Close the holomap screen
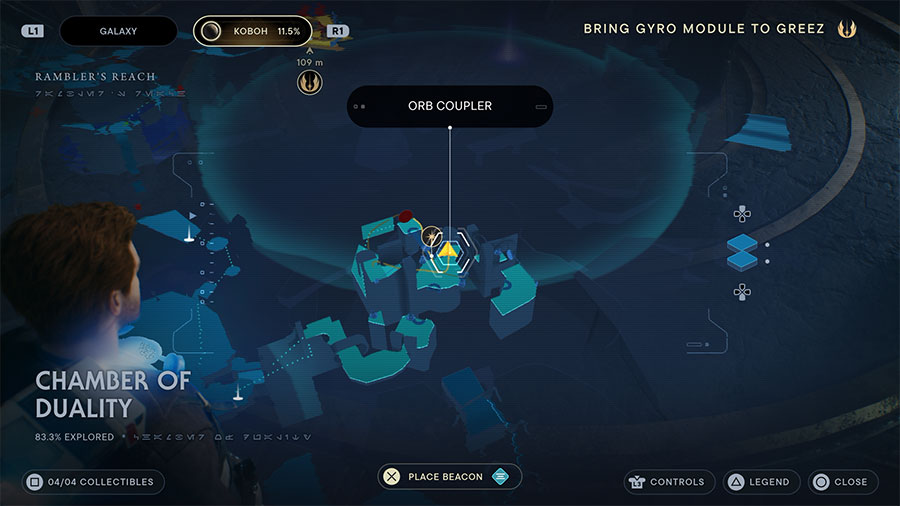 840,482
